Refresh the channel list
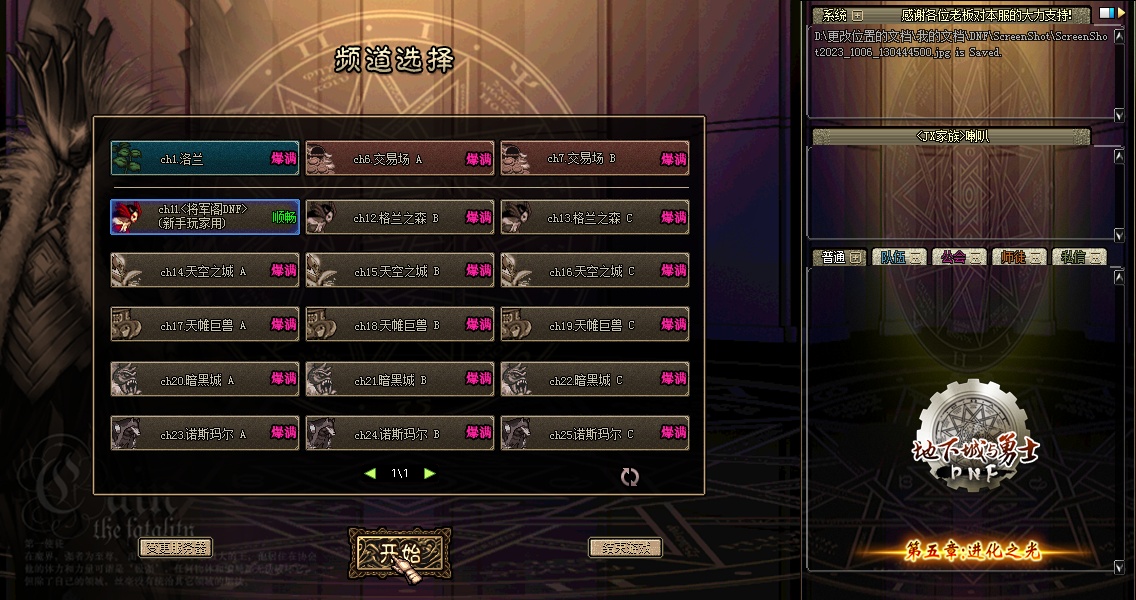This screenshot has width=1136, height=600. click(x=629, y=477)
